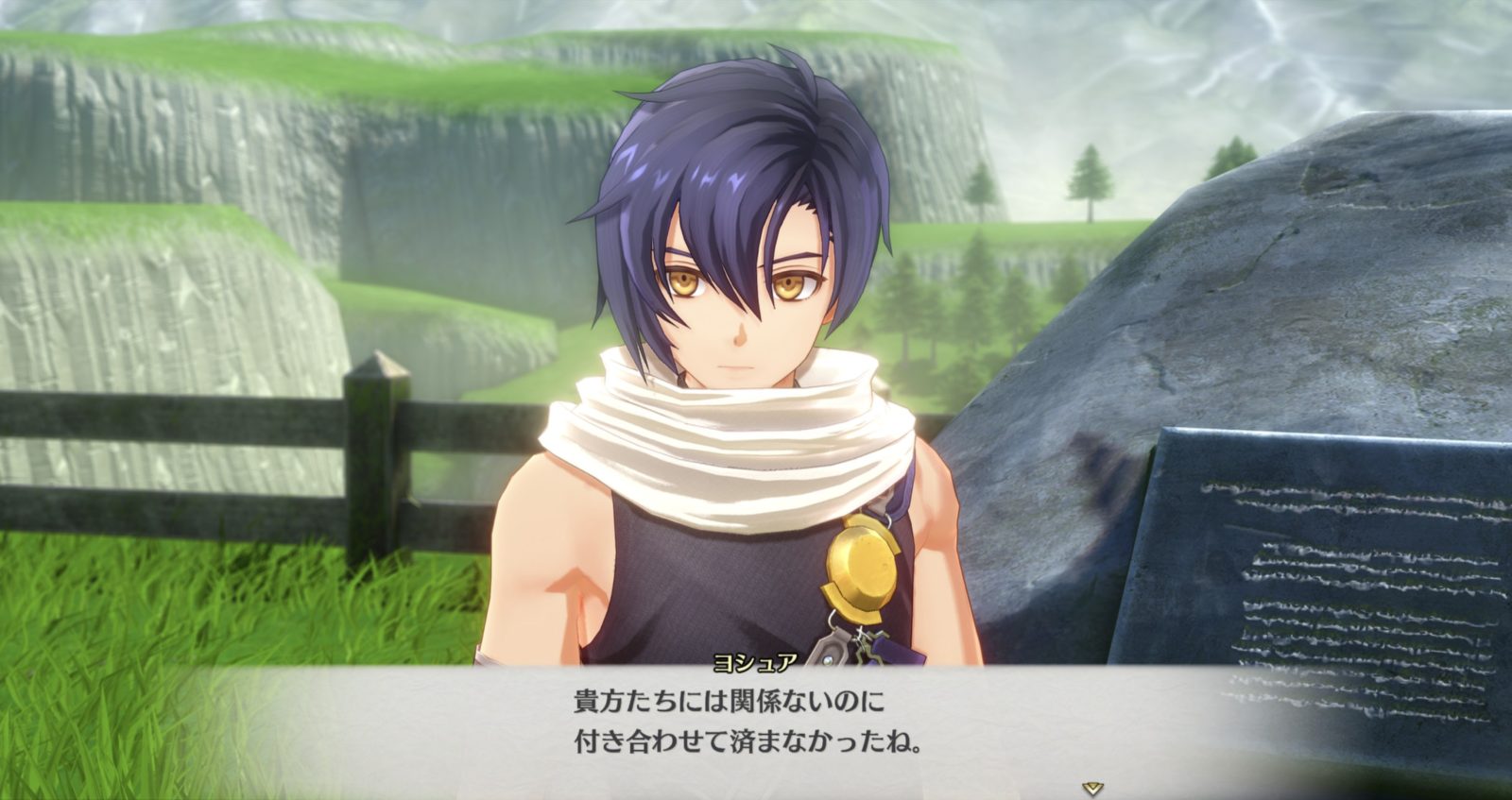Click the chevron to reveal next dialogue line
The image size is (1512, 800).
click(x=1091, y=785)
